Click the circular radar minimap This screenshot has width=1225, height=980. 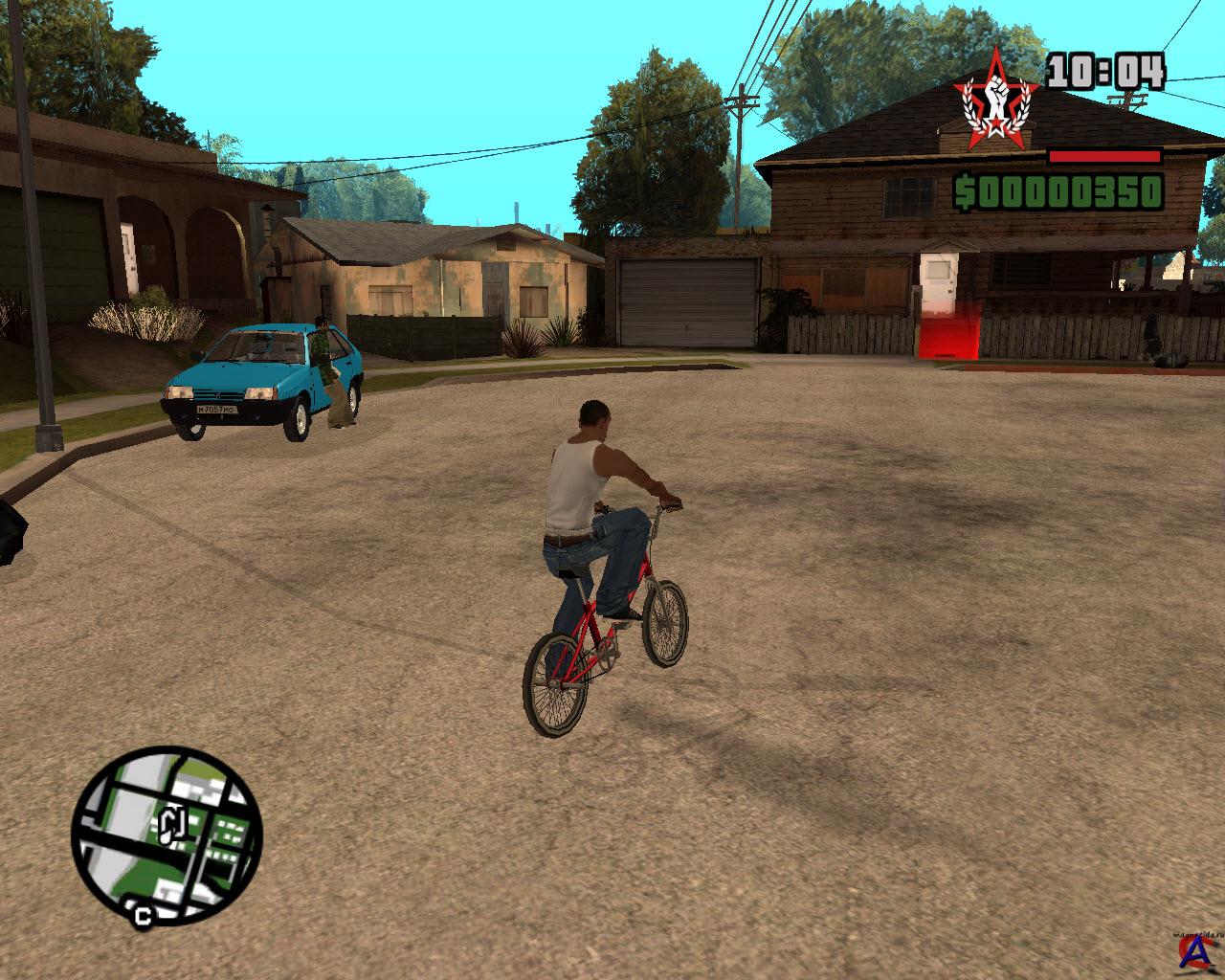point(167,829)
